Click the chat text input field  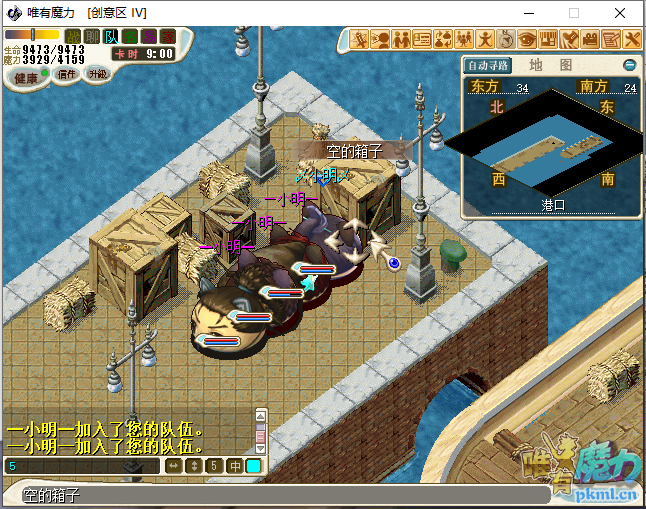pyautogui.click(x=80, y=466)
